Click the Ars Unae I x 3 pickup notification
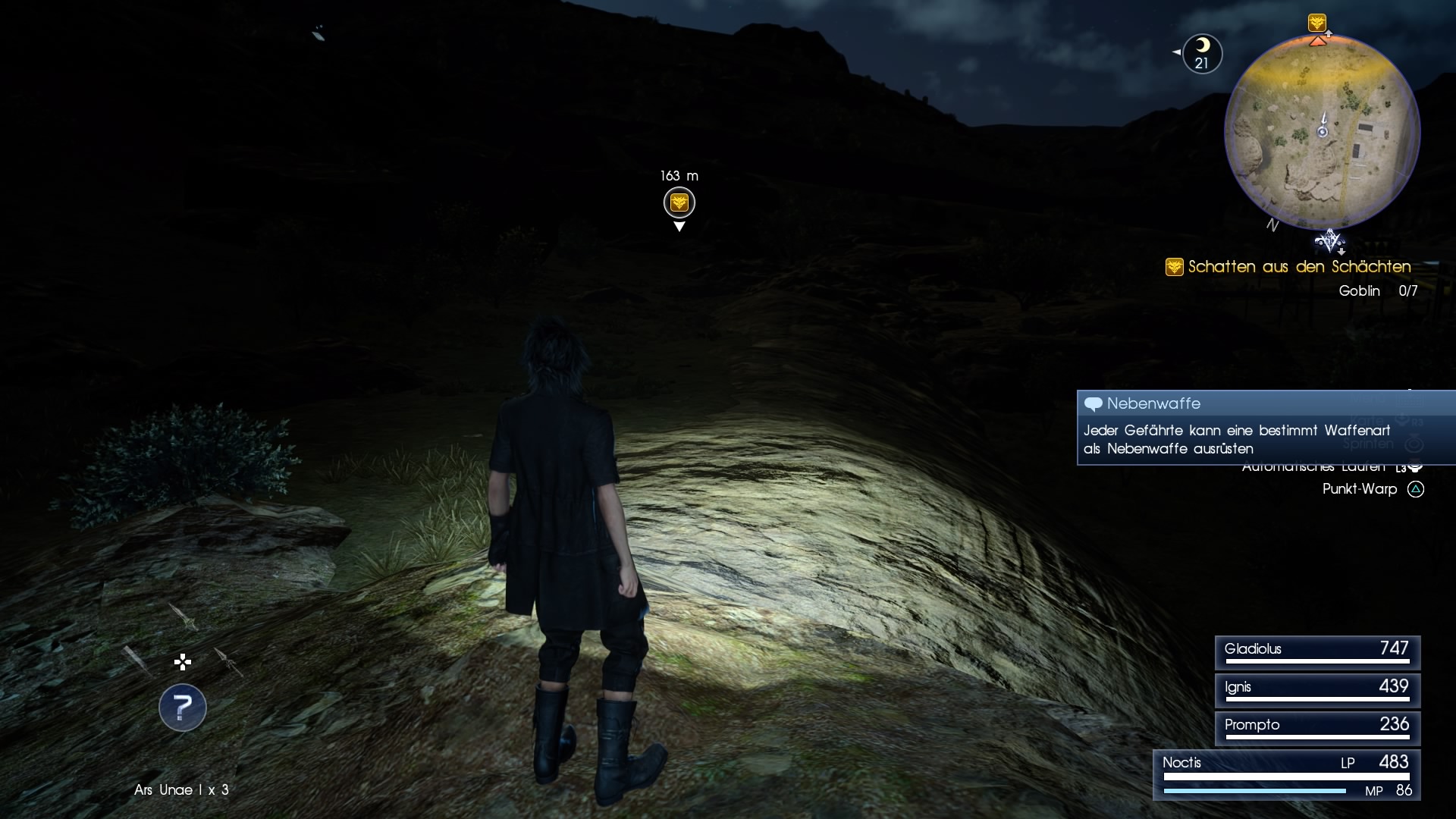The image size is (1456, 819). click(x=181, y=790)
